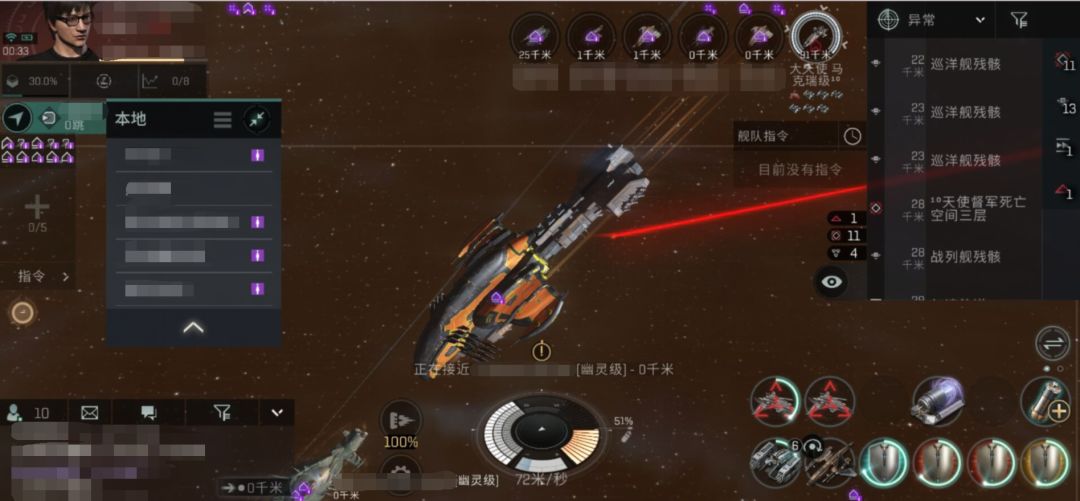Activate the purple cylinder ship module
This screenshot has width=1080, height=501.
[x=937, y=402]
